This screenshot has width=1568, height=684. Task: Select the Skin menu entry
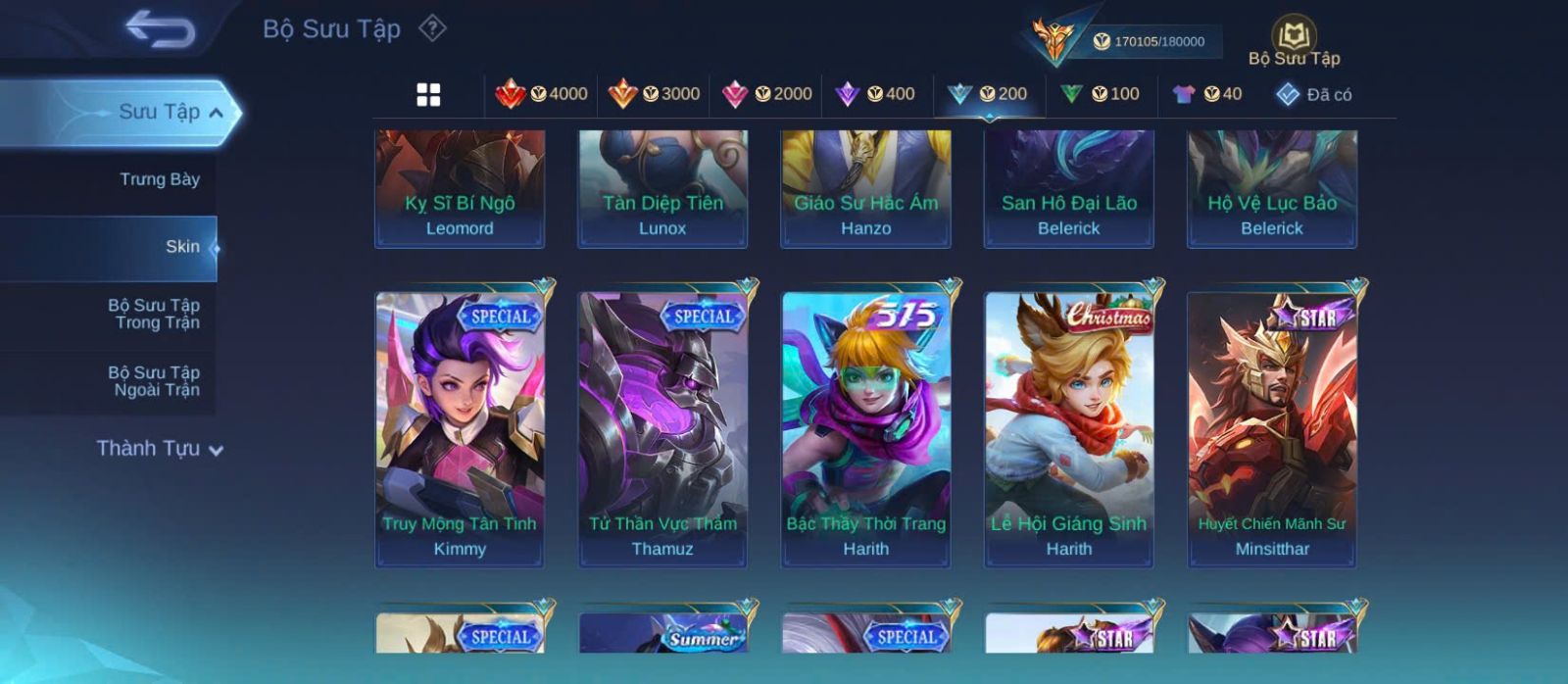tap(181, 247)
